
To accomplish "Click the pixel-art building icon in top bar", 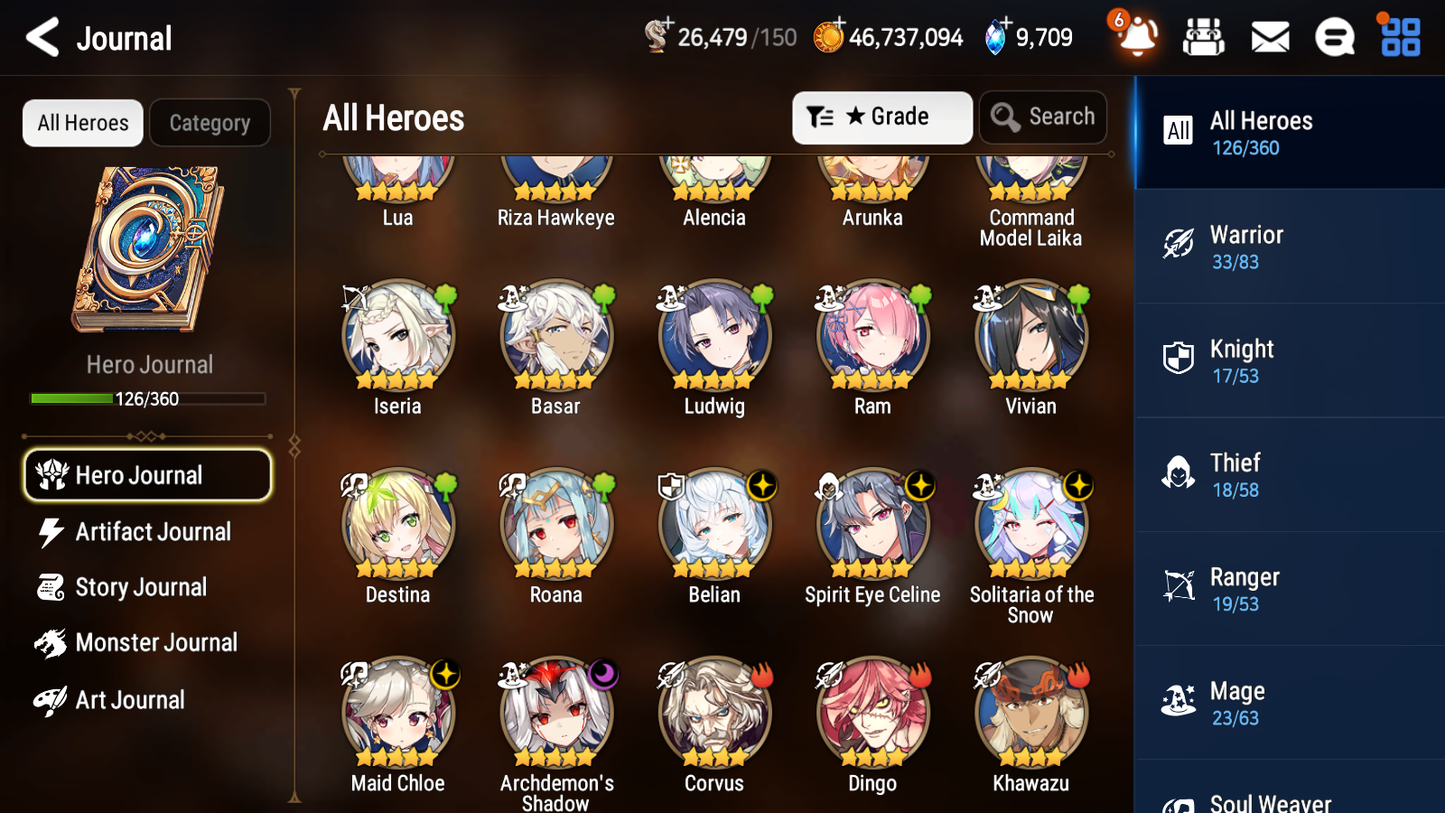I will [x=1203, y=36].
